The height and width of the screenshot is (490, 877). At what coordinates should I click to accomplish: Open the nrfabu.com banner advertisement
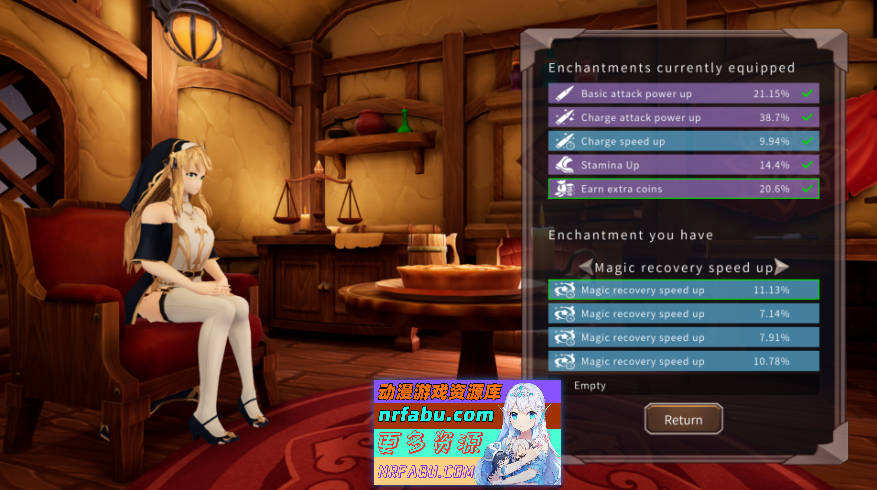coord(467,433)
